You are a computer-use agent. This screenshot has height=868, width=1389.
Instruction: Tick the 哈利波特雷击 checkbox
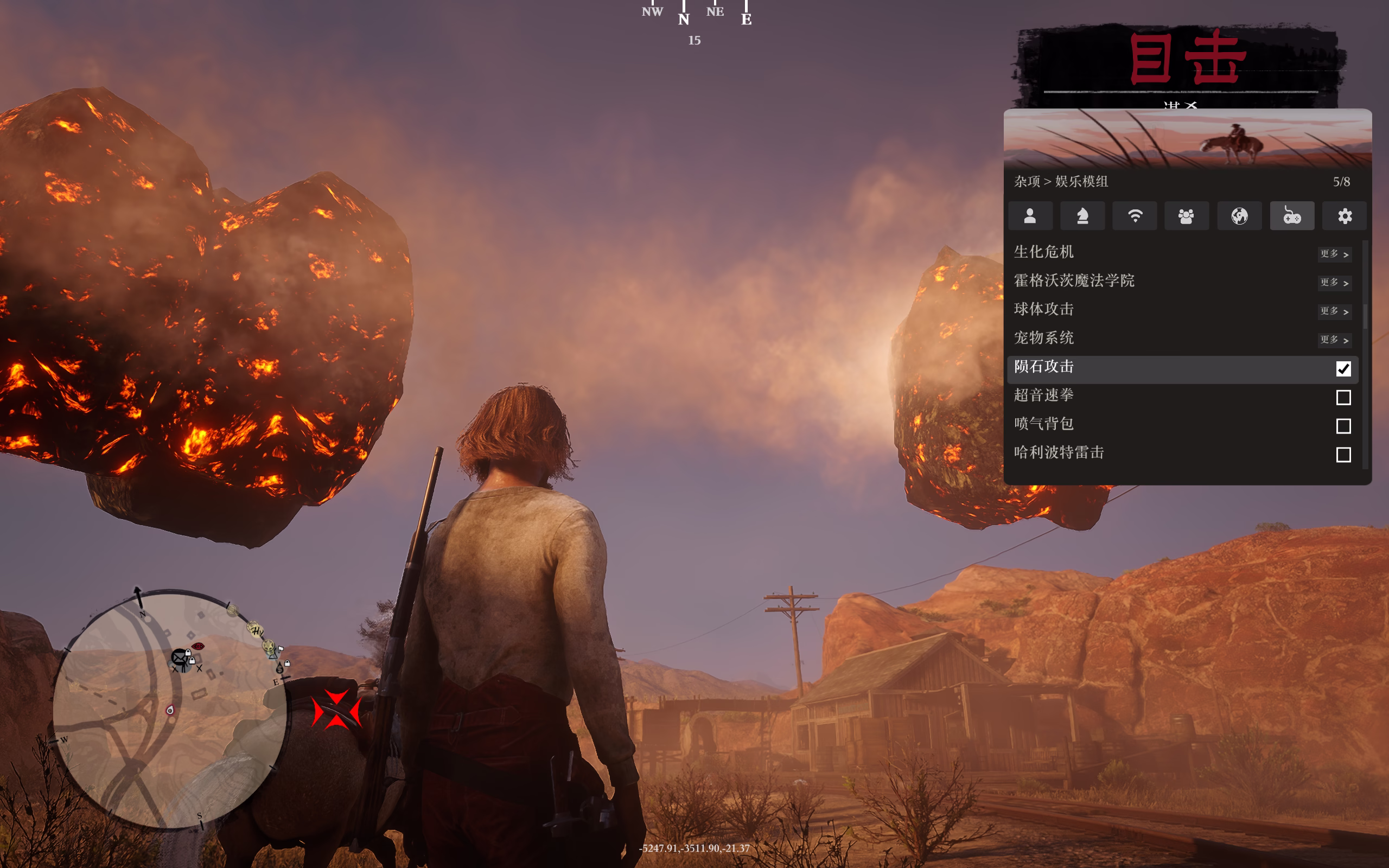pyautogui.click(x=1343, y=455)
